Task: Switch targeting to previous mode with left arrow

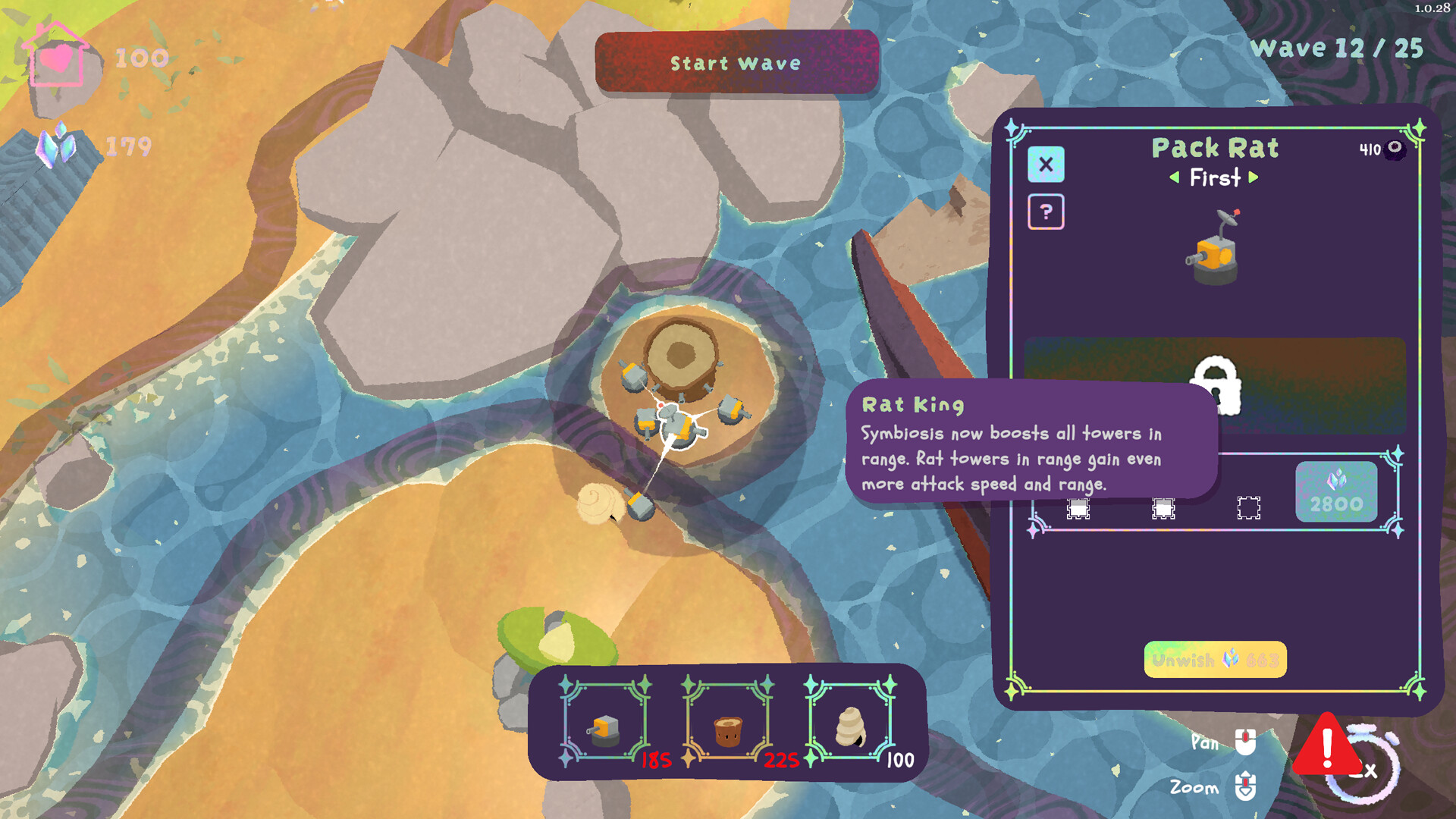Action: 1174,177
